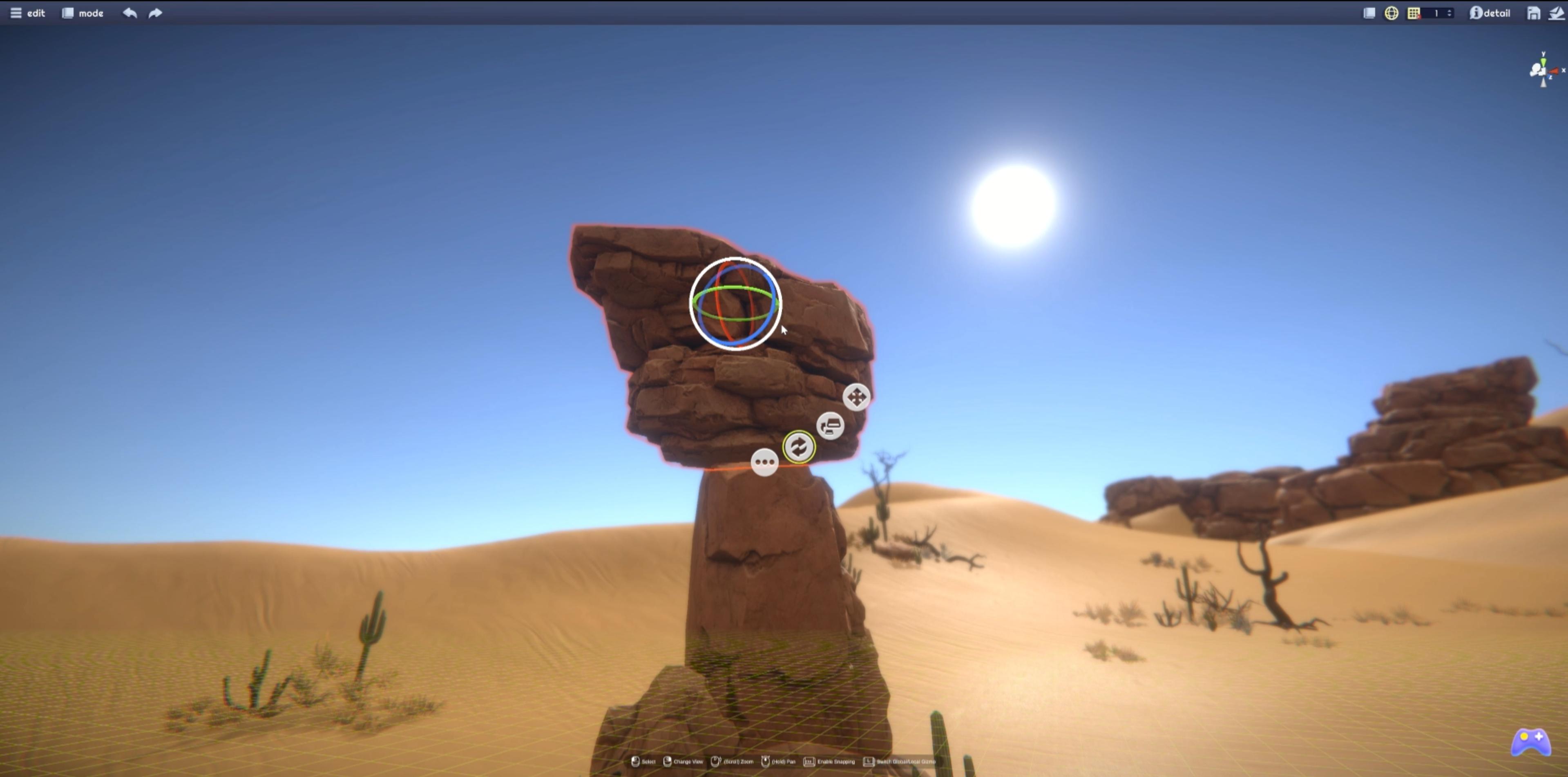Click the publish icon at toolbar's end
Image resolution: width=1568 pixels, height=777 pixels.
[x=1557, y=13]
